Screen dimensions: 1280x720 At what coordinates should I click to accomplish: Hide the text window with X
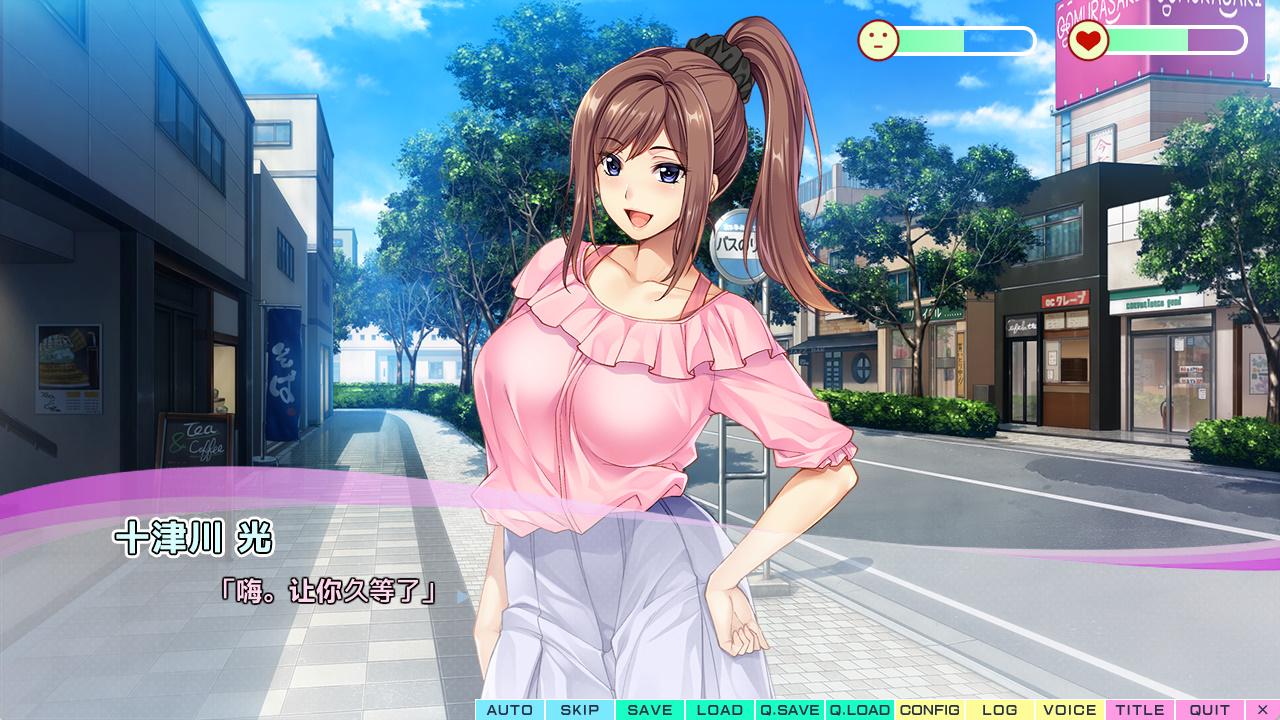tap(1262, 710)
